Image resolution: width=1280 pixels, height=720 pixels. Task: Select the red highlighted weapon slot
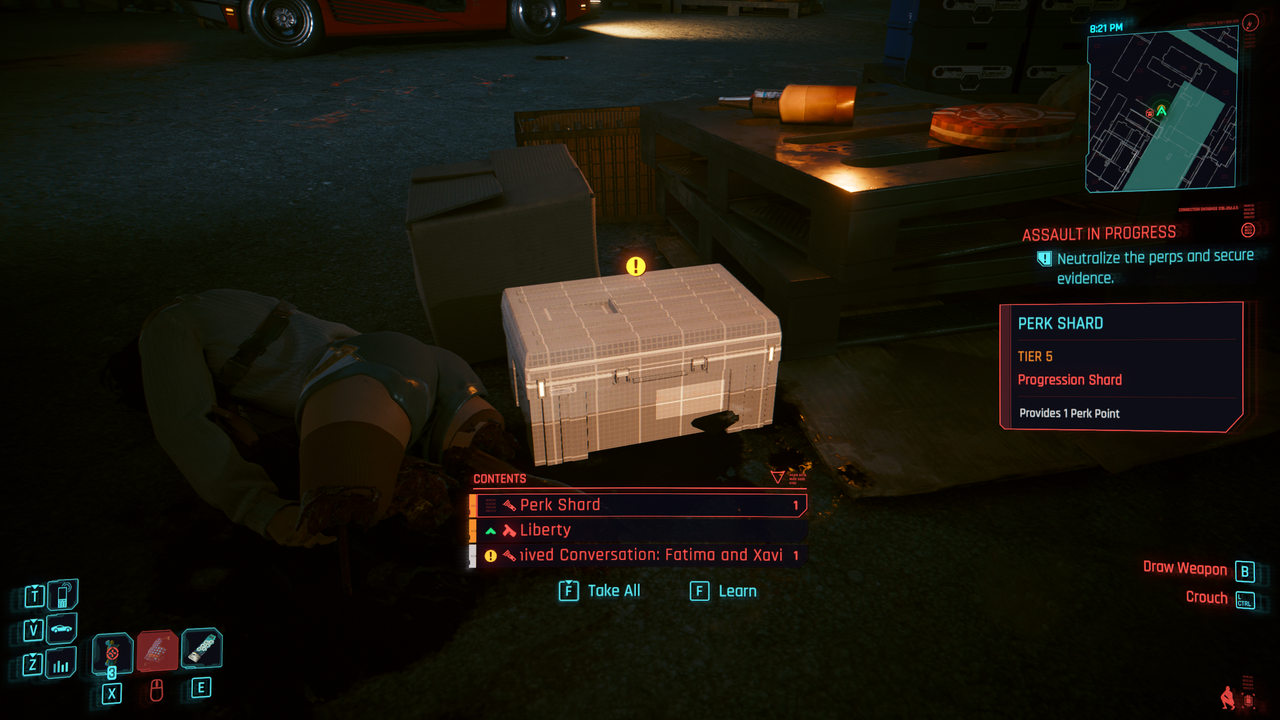(x=157, y=651)
